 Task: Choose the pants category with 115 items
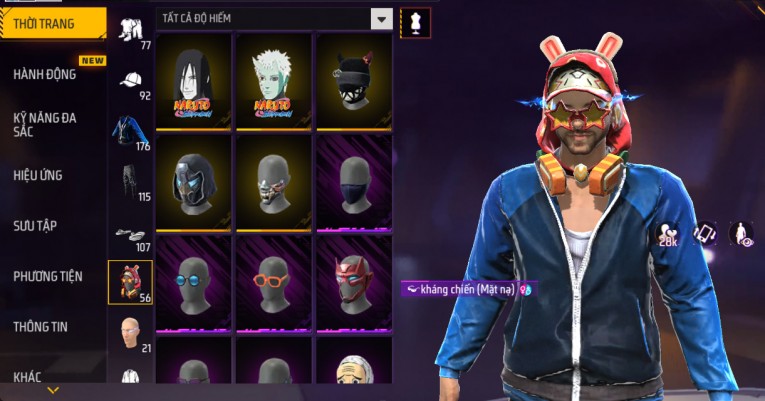pyautogui.click(x=130, y=183)
